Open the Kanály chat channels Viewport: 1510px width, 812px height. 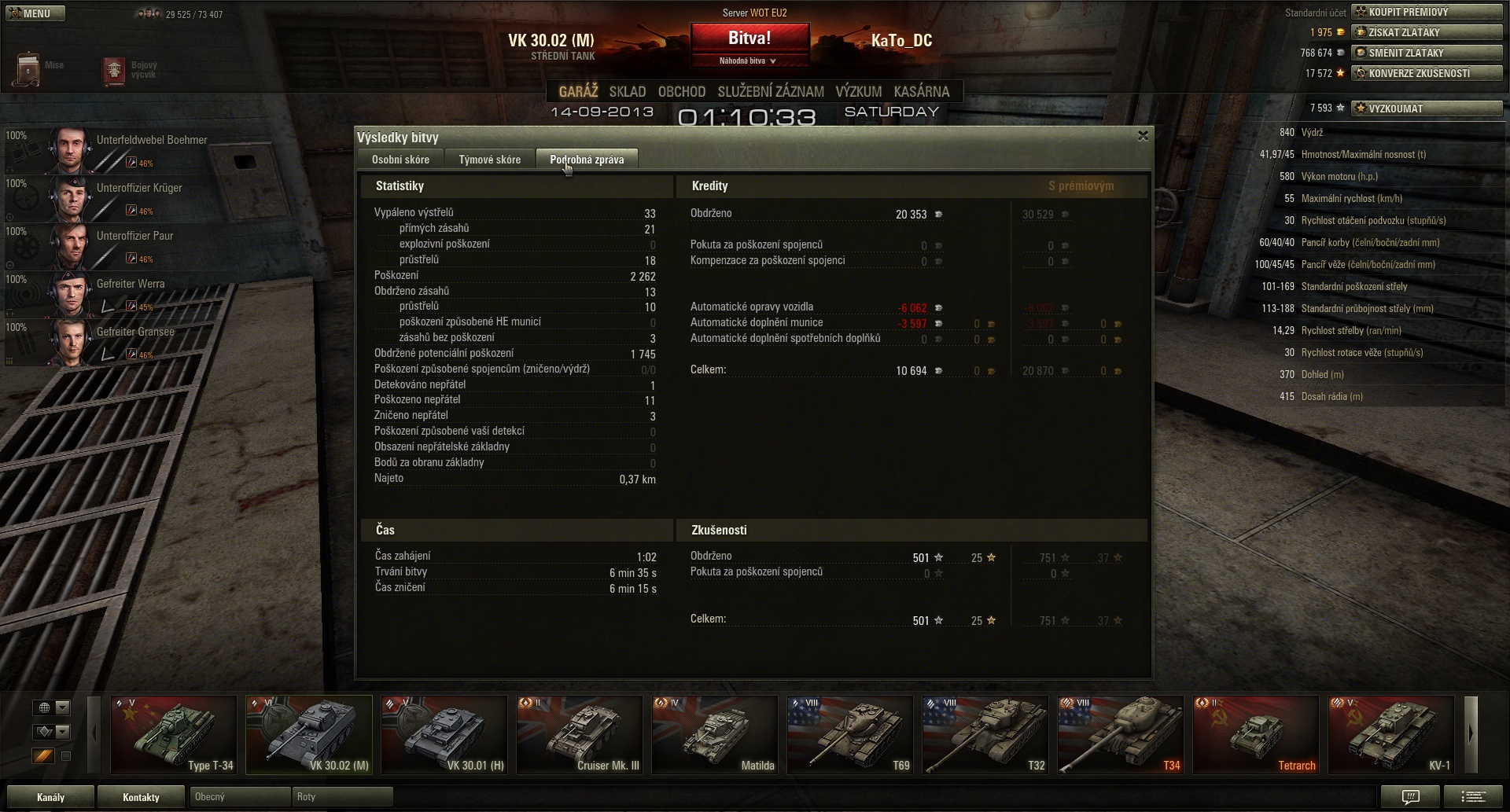pos(50,797)
